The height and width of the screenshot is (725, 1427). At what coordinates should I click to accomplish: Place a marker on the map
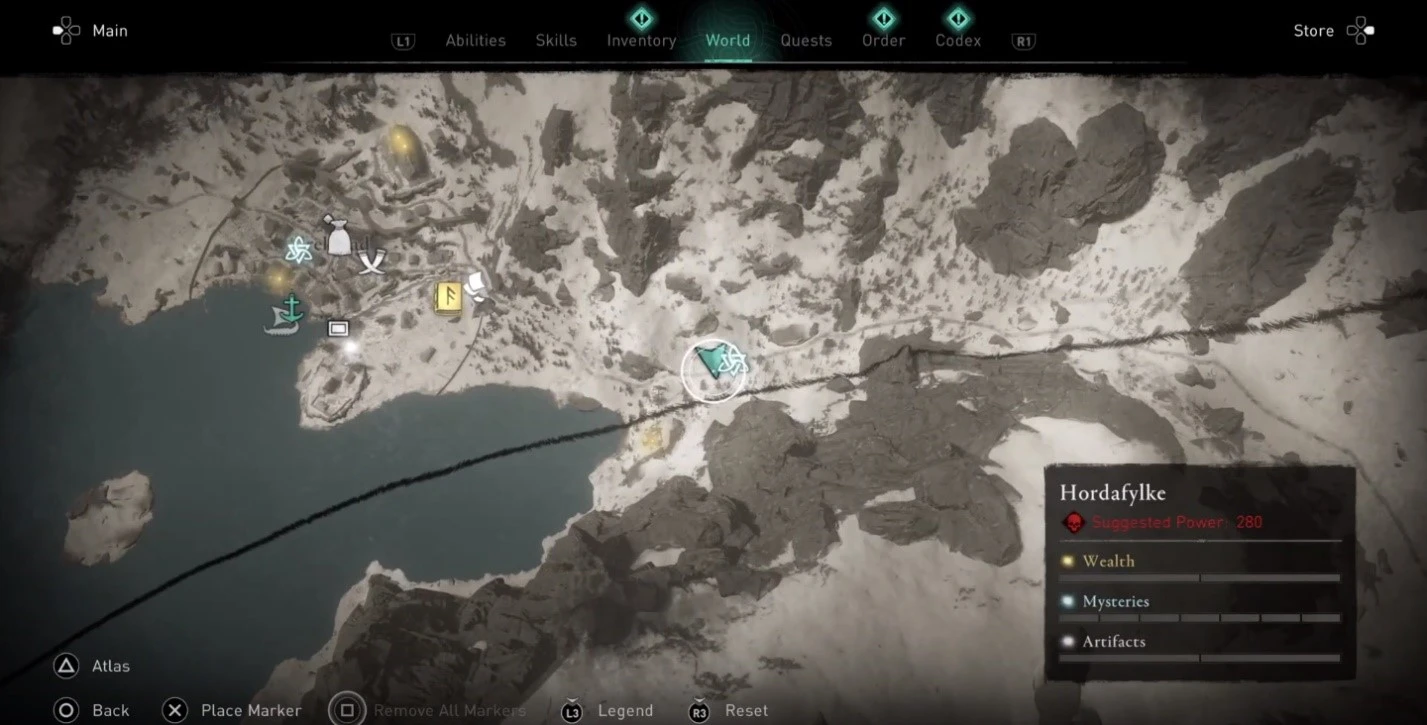pos(251,710)
